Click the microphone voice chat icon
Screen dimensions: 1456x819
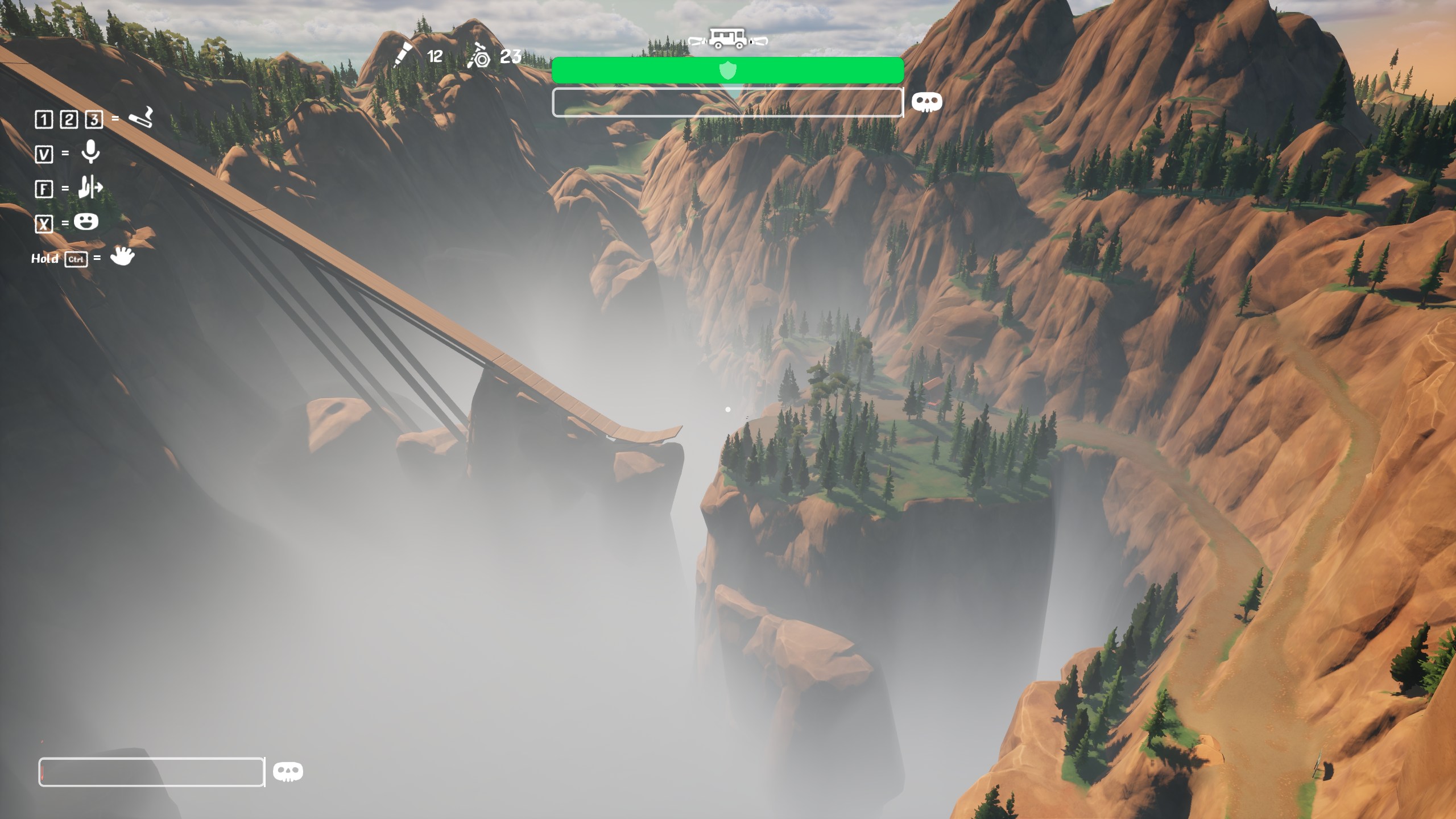pyautogui.click(x=90, y=152)
